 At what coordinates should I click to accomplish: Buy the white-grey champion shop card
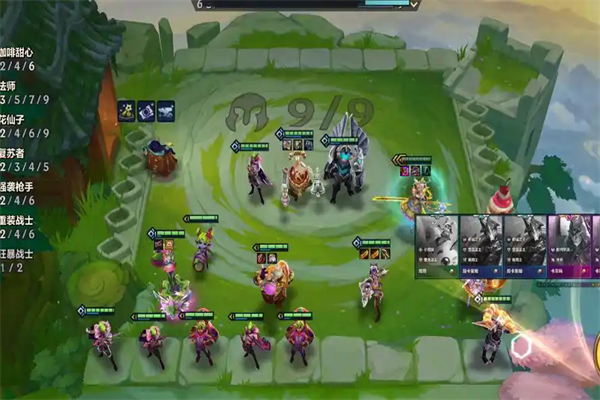tap(437, 245)
